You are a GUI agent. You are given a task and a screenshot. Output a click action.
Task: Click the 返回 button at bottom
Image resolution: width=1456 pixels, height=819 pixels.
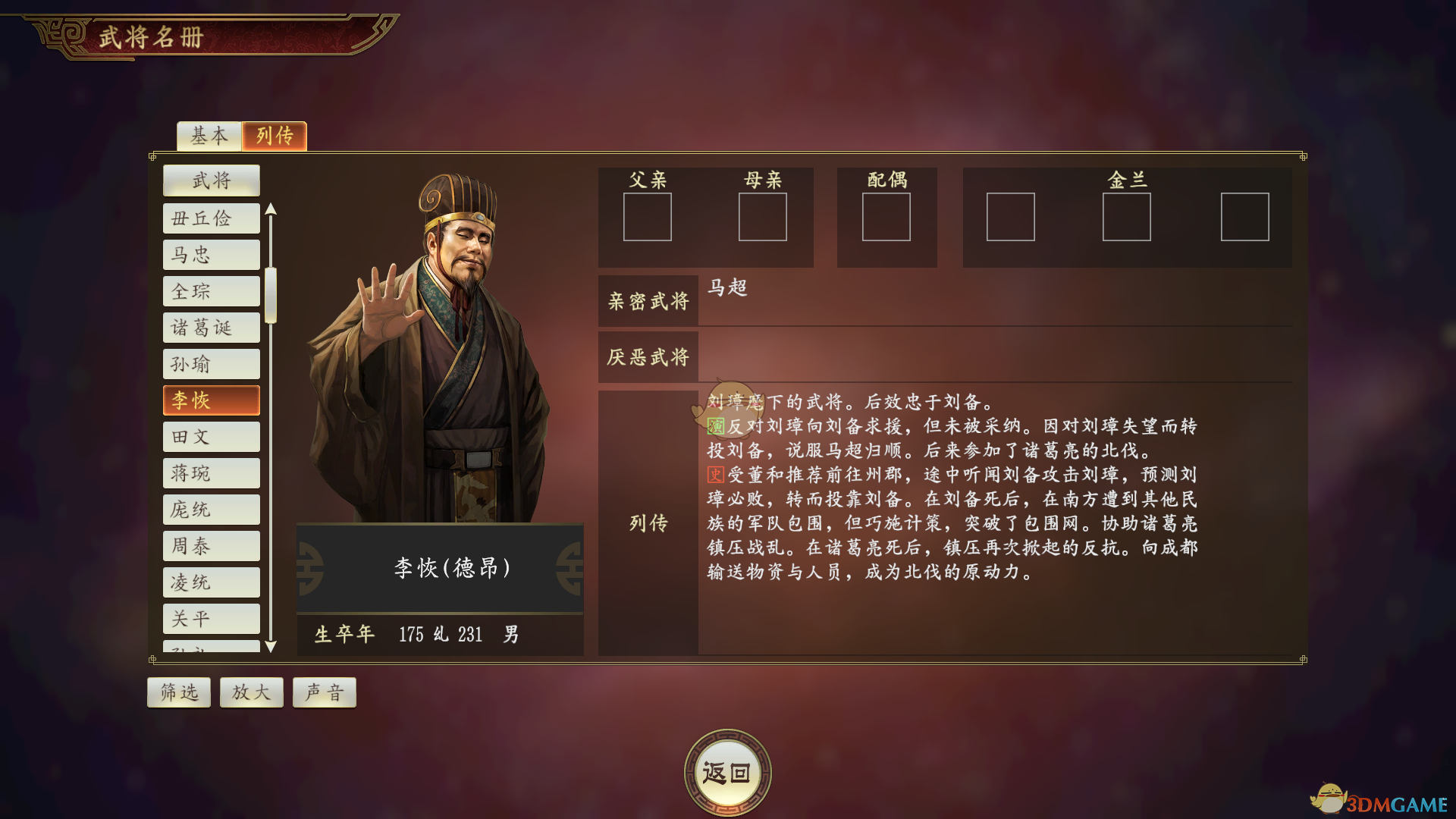coord(727,770)
